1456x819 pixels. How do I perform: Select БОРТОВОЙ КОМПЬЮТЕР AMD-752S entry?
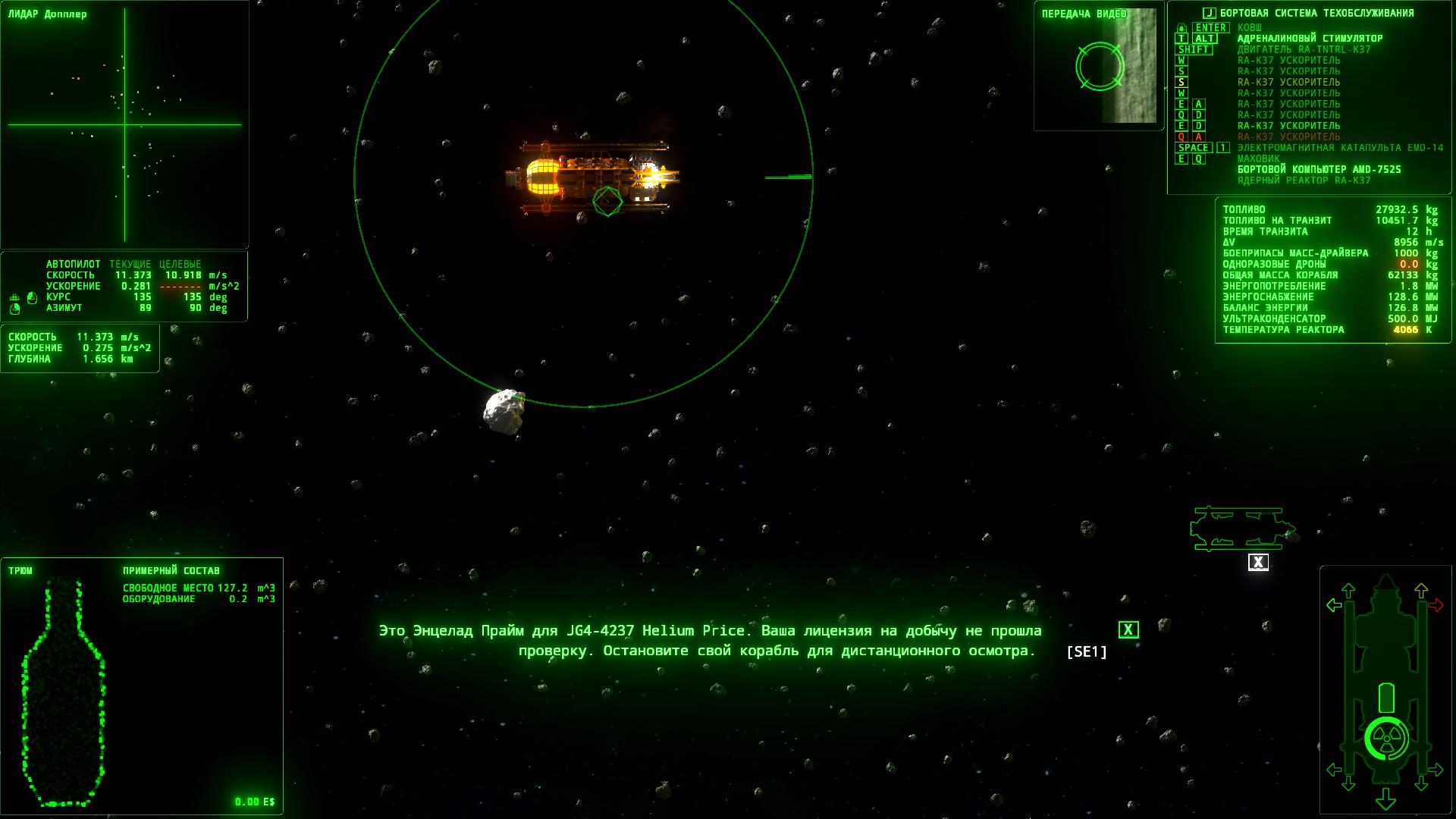(1319, 169)
